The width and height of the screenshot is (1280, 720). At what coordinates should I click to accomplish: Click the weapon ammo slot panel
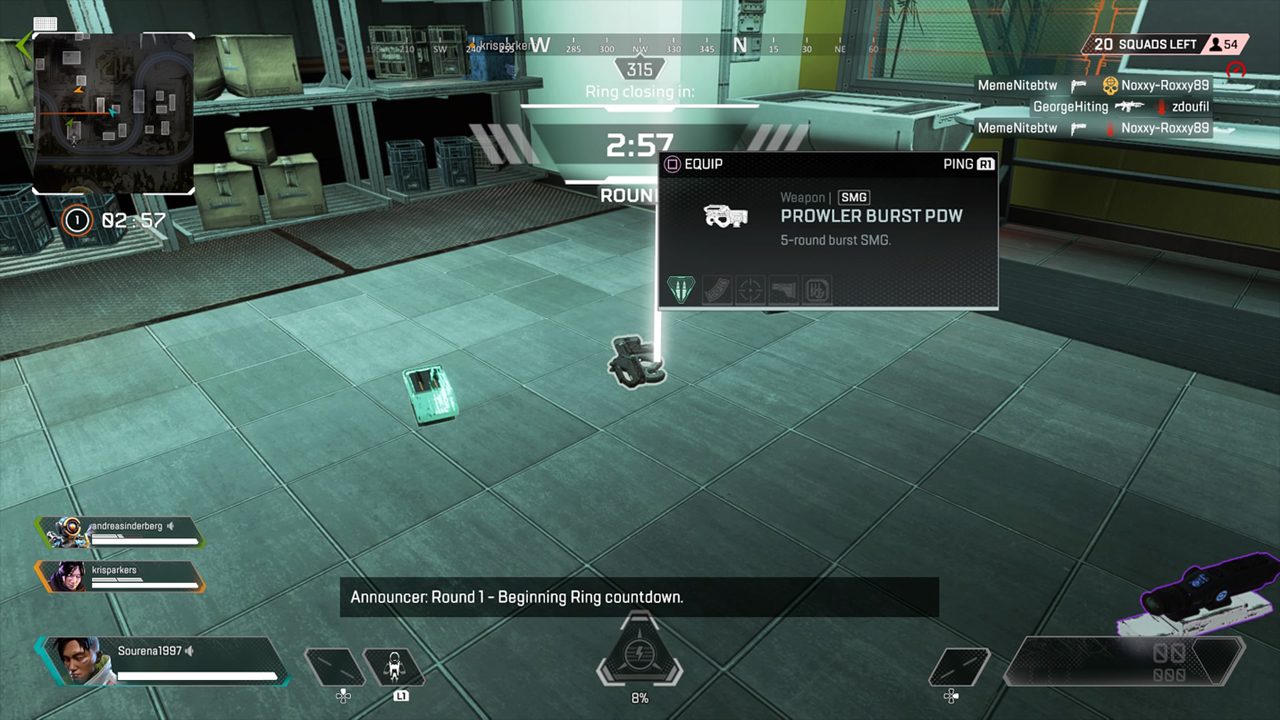1126,662
